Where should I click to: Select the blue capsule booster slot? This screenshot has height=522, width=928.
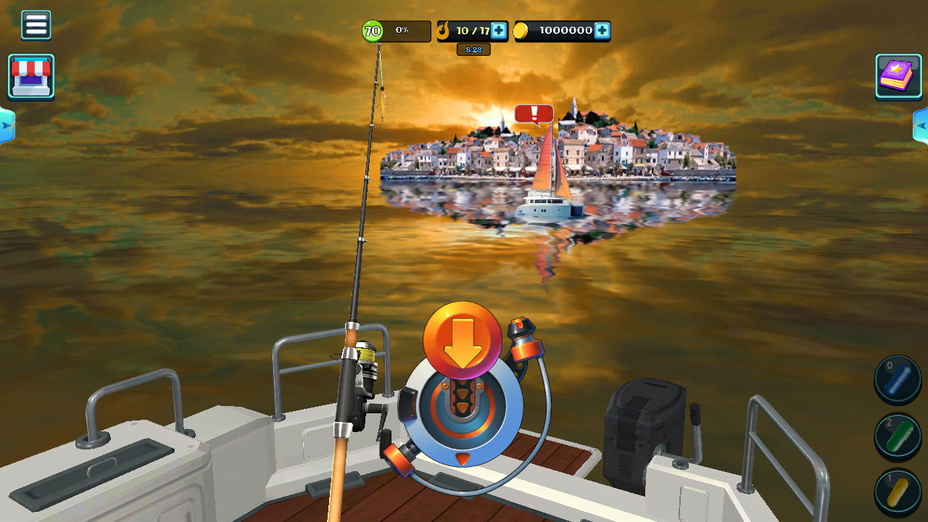(898, 380)
